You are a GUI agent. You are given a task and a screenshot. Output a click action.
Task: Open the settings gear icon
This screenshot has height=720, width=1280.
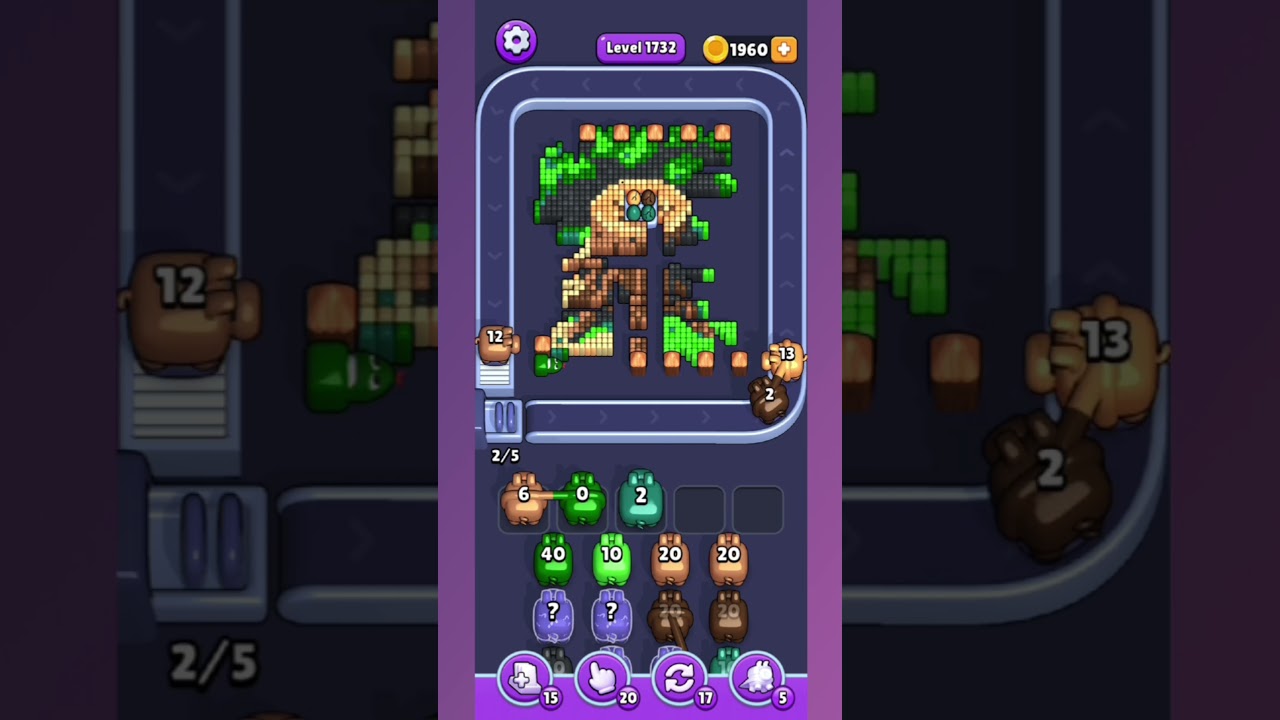(x=517, y=41)
